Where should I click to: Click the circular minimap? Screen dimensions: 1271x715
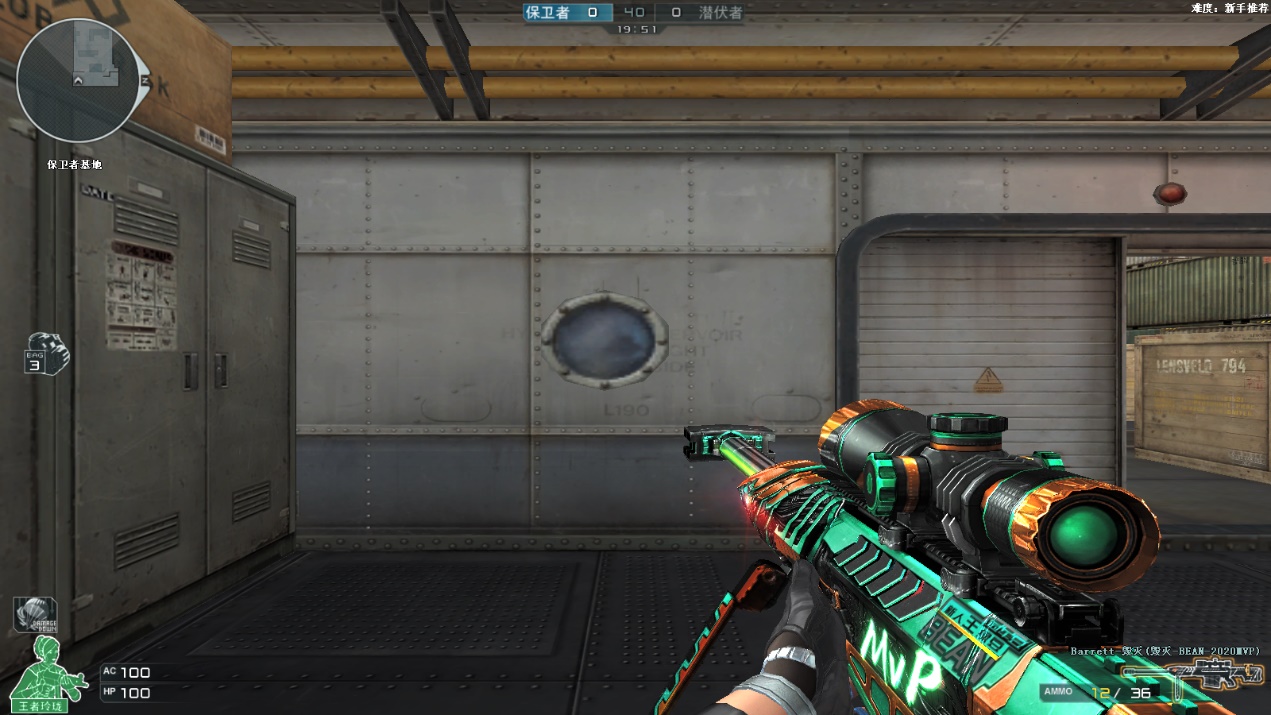(x=78, y=80)
